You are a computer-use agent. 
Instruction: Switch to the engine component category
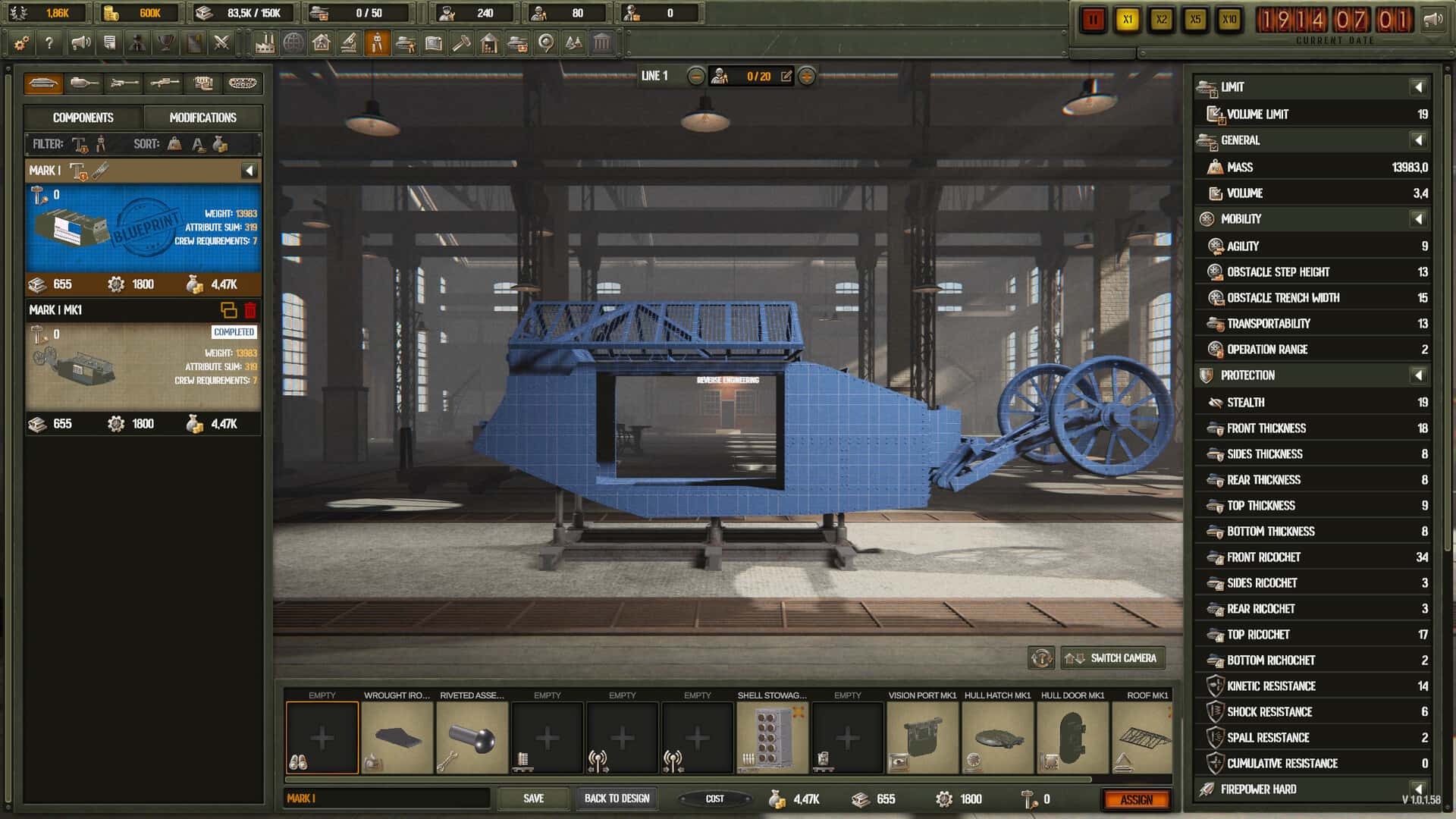(202, 83)
